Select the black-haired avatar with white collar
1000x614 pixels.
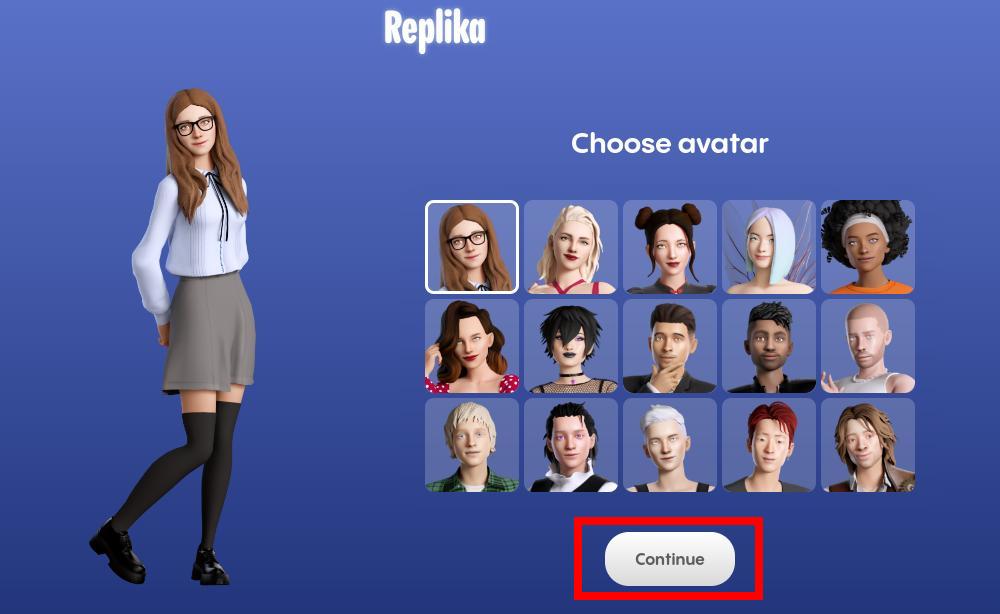click(571, 445)
